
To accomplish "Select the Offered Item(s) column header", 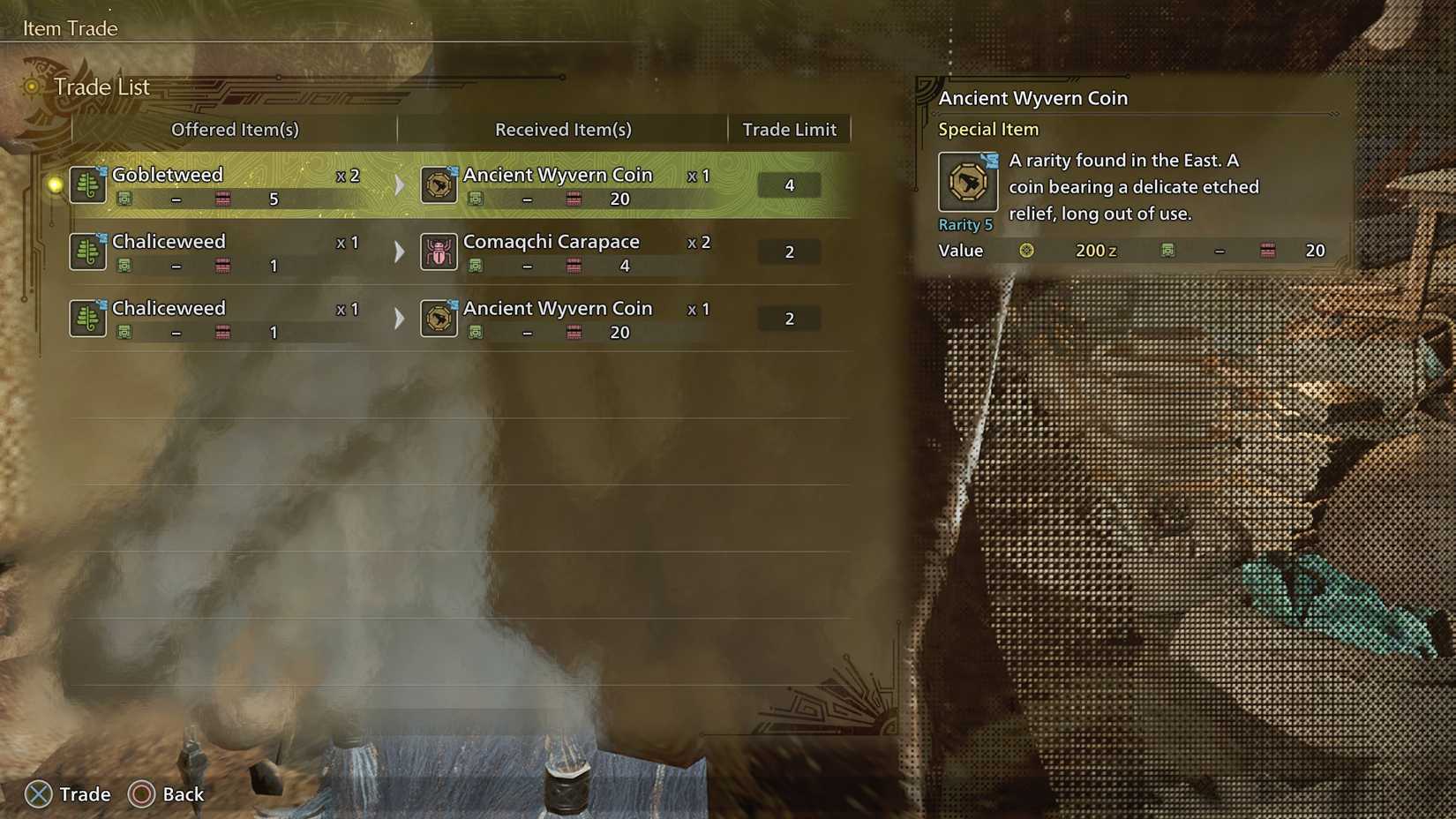I will (236, 130).
